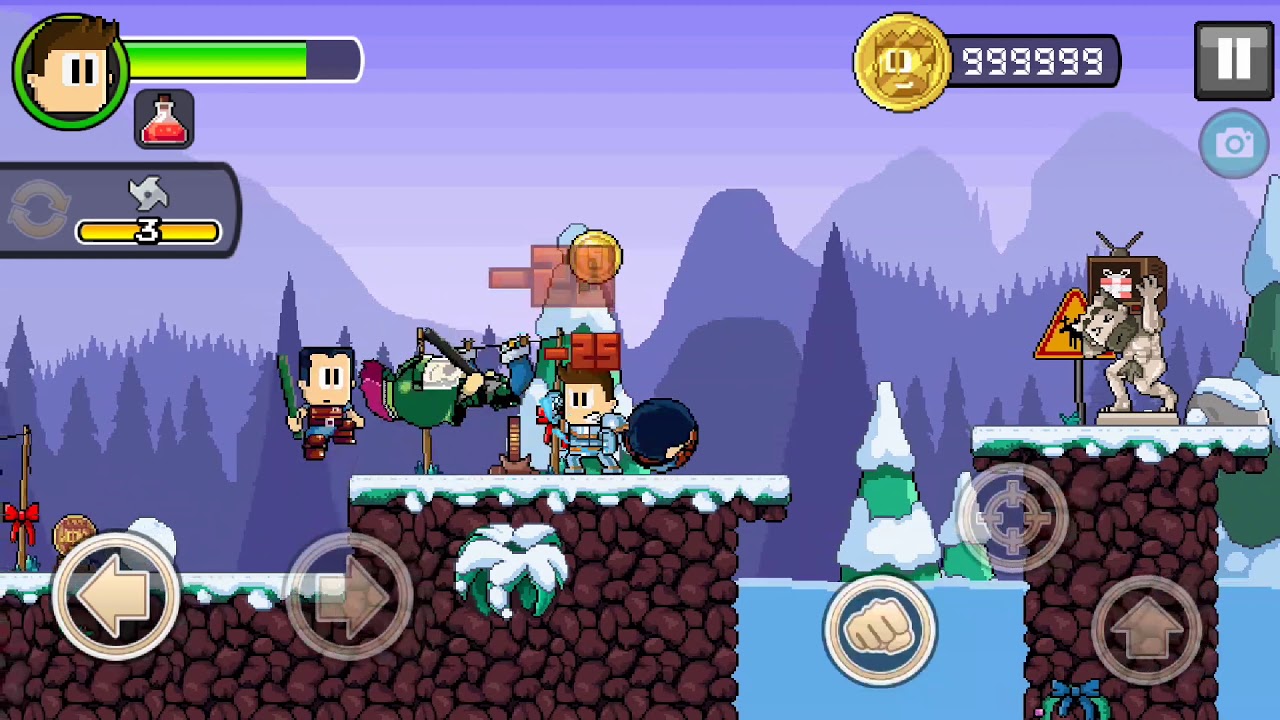Swap weapon using the shuriken panel
This screenshot has width=1280, height=720.
click(x=40, y=210)
